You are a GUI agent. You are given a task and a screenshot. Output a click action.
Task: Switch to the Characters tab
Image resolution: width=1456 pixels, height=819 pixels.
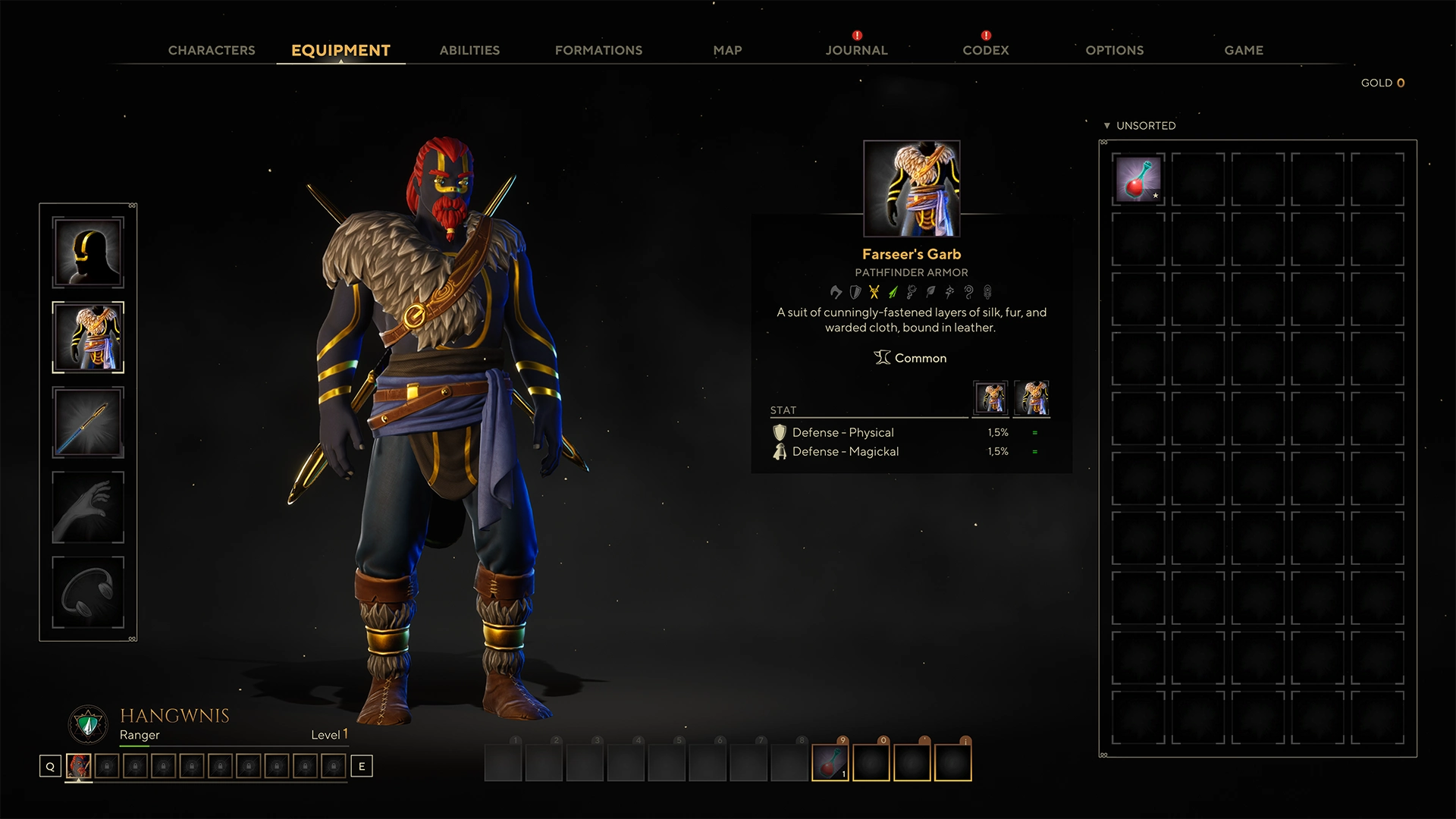tap(212, 50)
